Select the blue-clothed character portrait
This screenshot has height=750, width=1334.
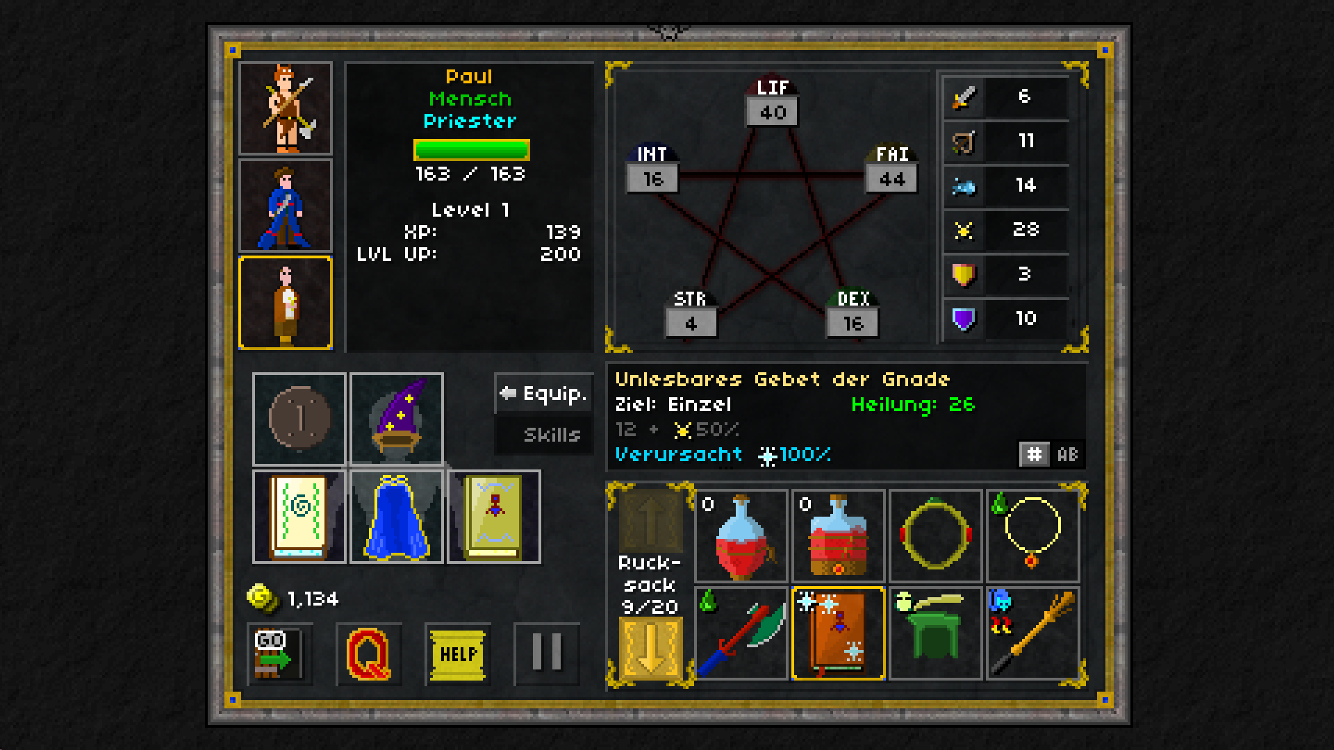[x=285, y=204]
